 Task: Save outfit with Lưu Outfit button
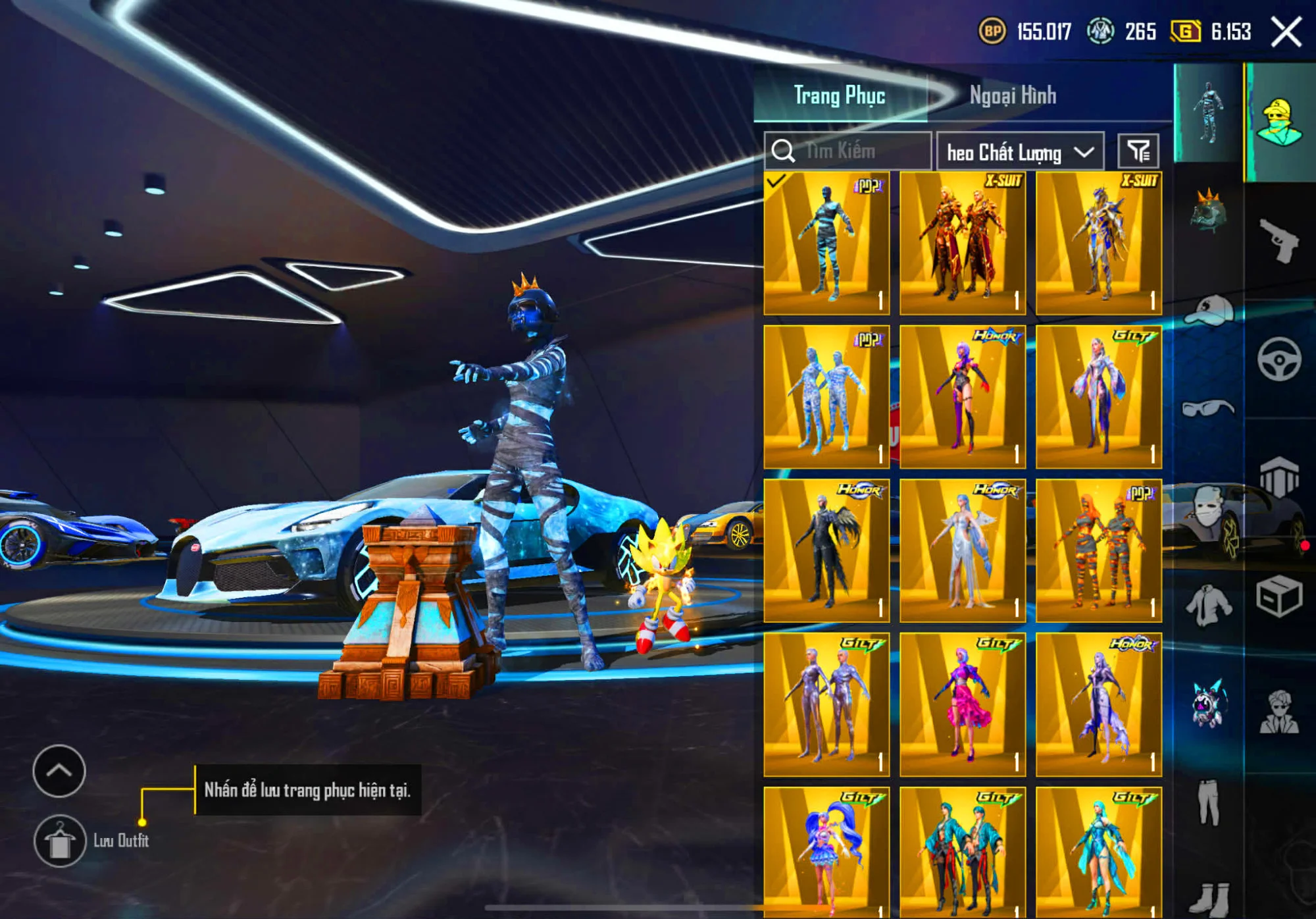click(60, 841)
